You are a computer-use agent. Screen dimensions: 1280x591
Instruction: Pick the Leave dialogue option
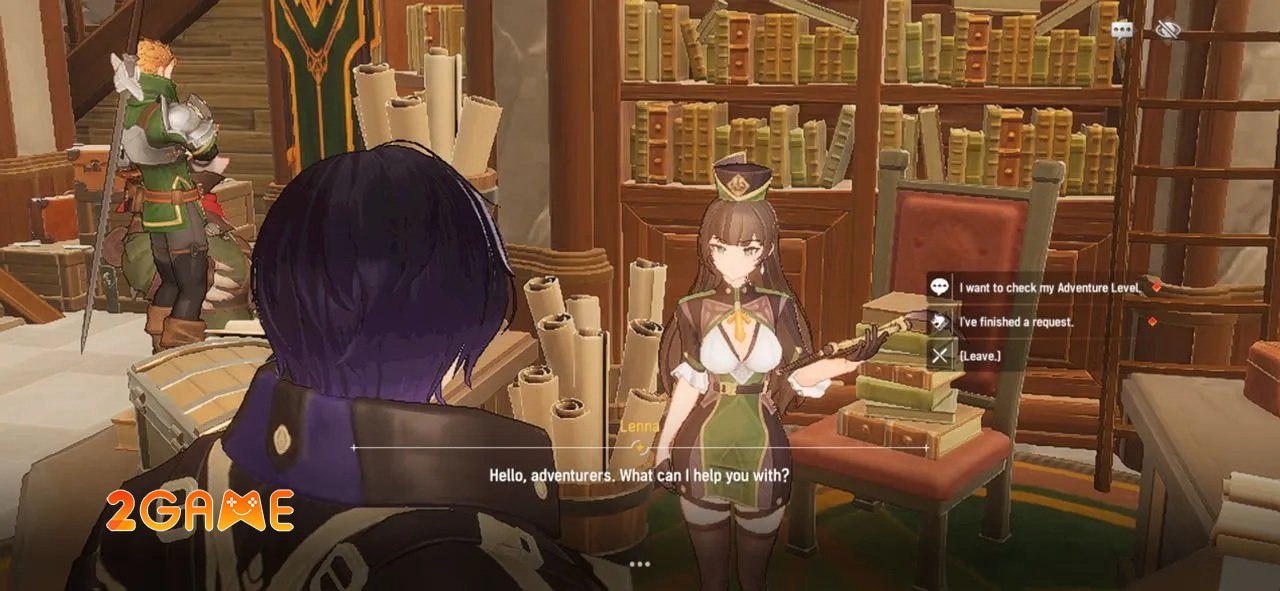980,355
